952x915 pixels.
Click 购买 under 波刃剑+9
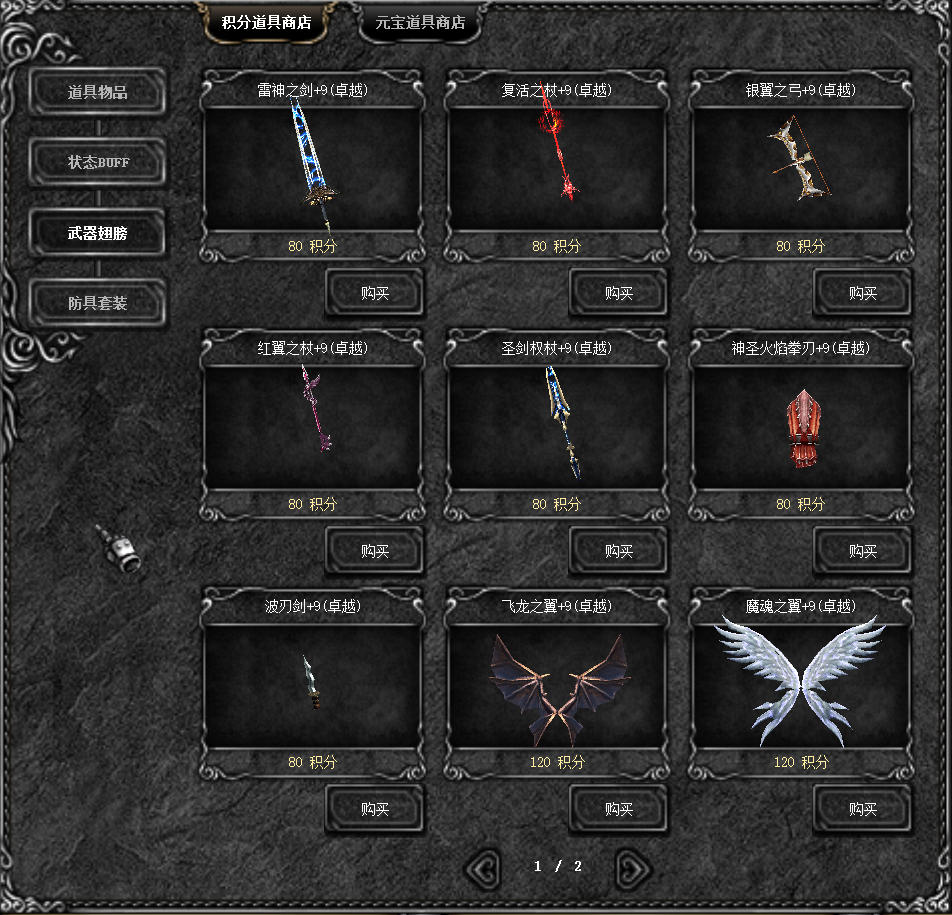(x=375, y=809)
